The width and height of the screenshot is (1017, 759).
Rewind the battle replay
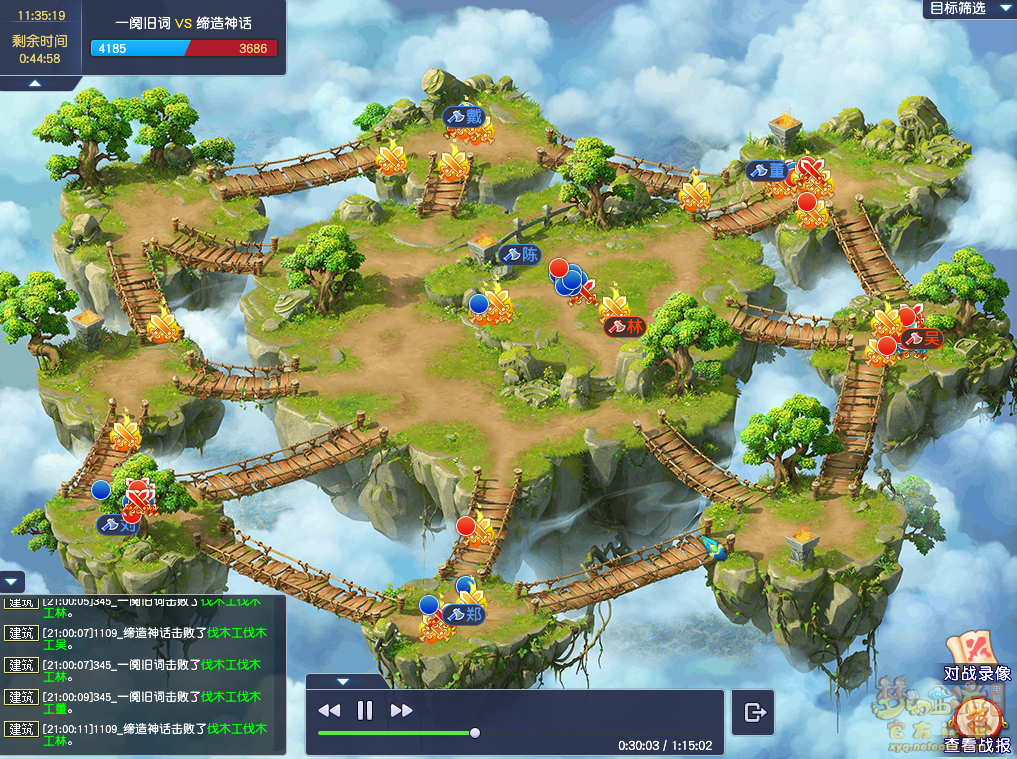pyautogui.click(x=329, y=710)
